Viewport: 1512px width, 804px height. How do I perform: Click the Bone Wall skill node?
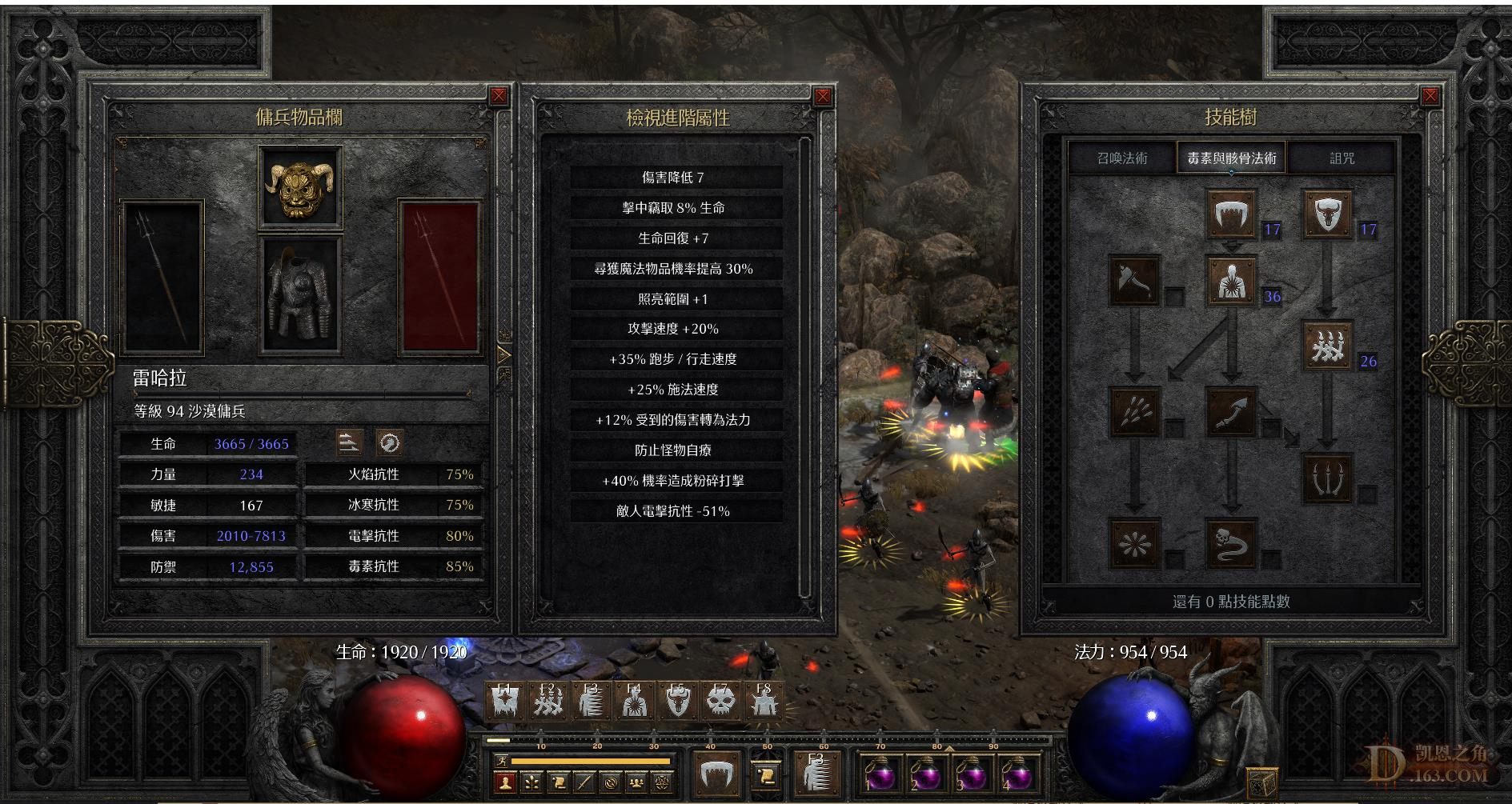tap(1328, 346)
